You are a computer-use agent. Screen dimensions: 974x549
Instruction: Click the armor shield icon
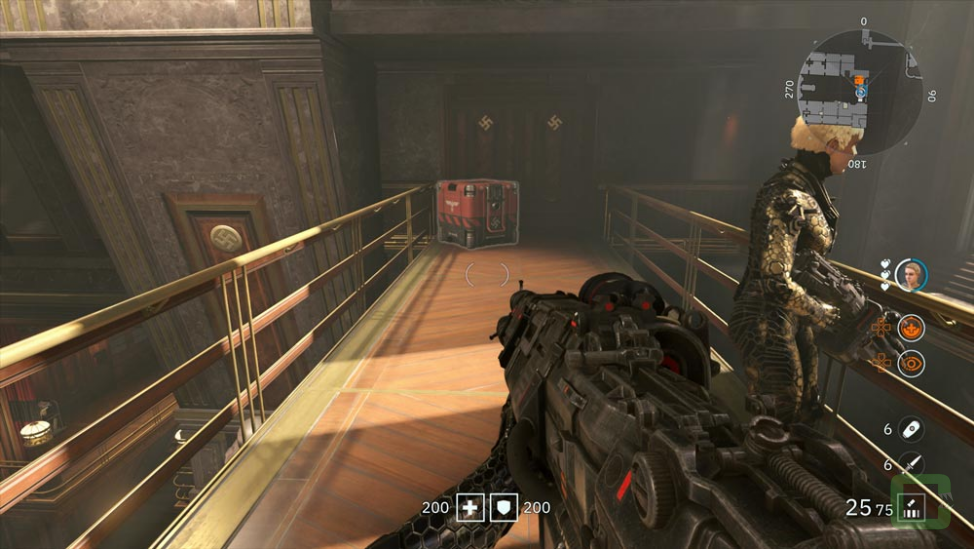(x=504, y=507)
